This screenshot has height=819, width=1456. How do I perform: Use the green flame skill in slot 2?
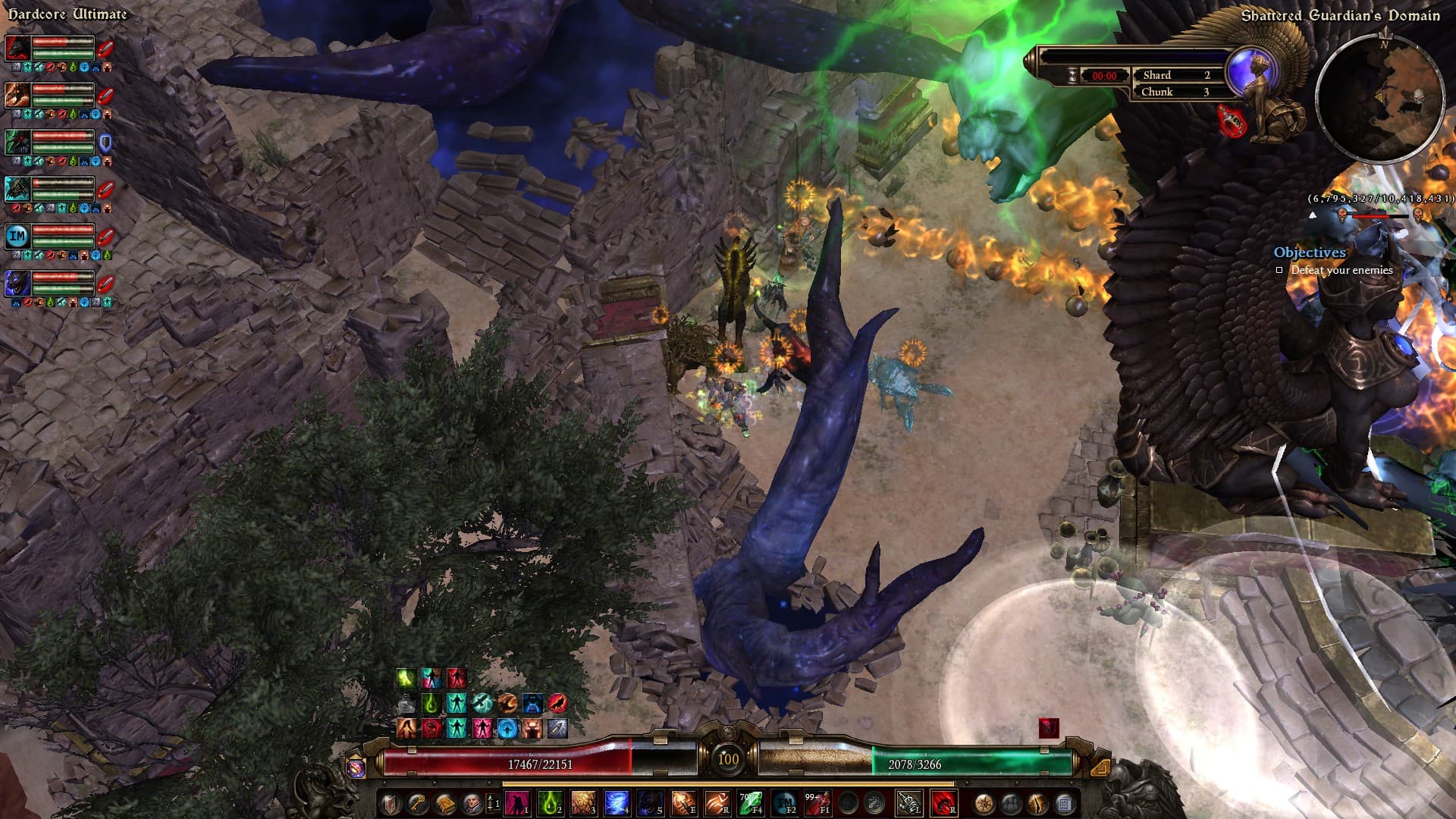550,802
